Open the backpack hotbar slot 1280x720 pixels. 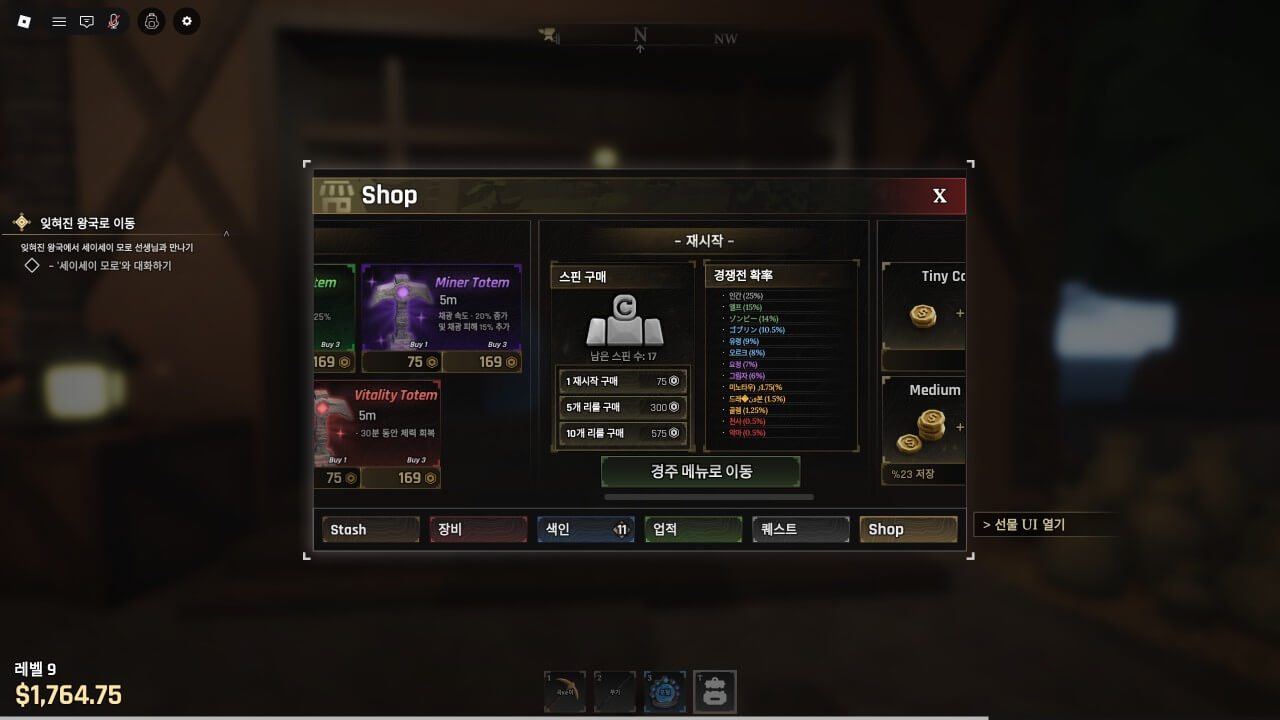click(714, 692)
